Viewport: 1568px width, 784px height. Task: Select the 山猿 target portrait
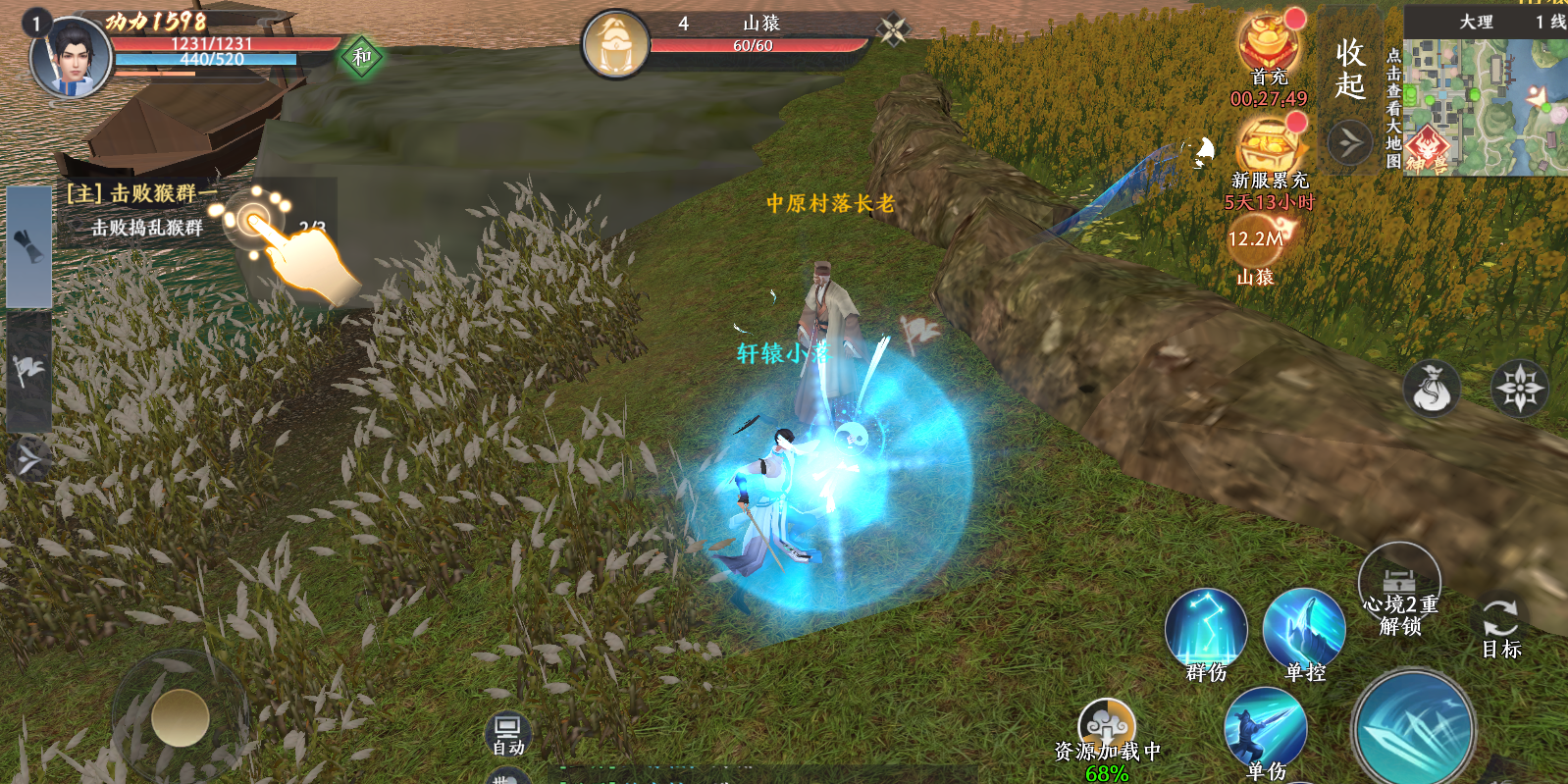click(x=615, y=44)
